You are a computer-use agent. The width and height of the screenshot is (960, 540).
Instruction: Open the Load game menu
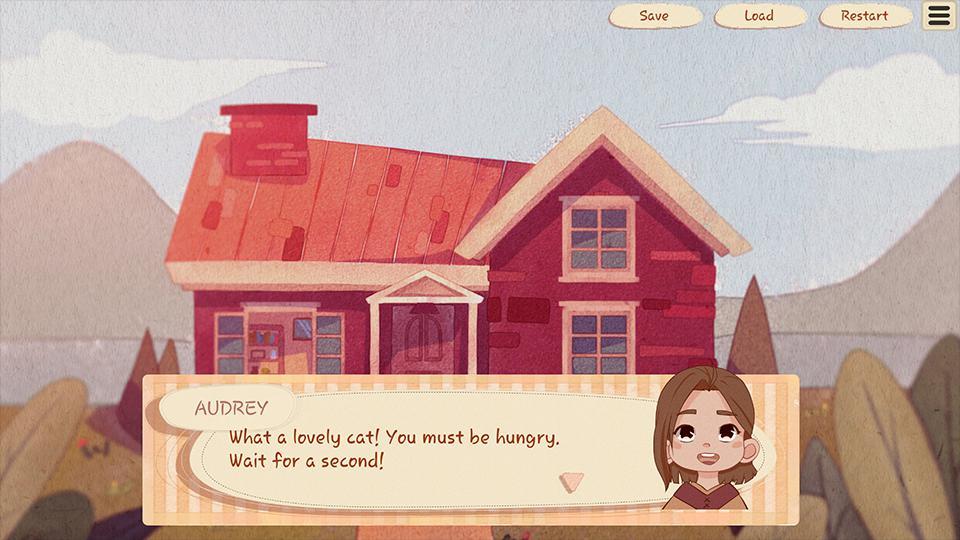click(759, 16)
